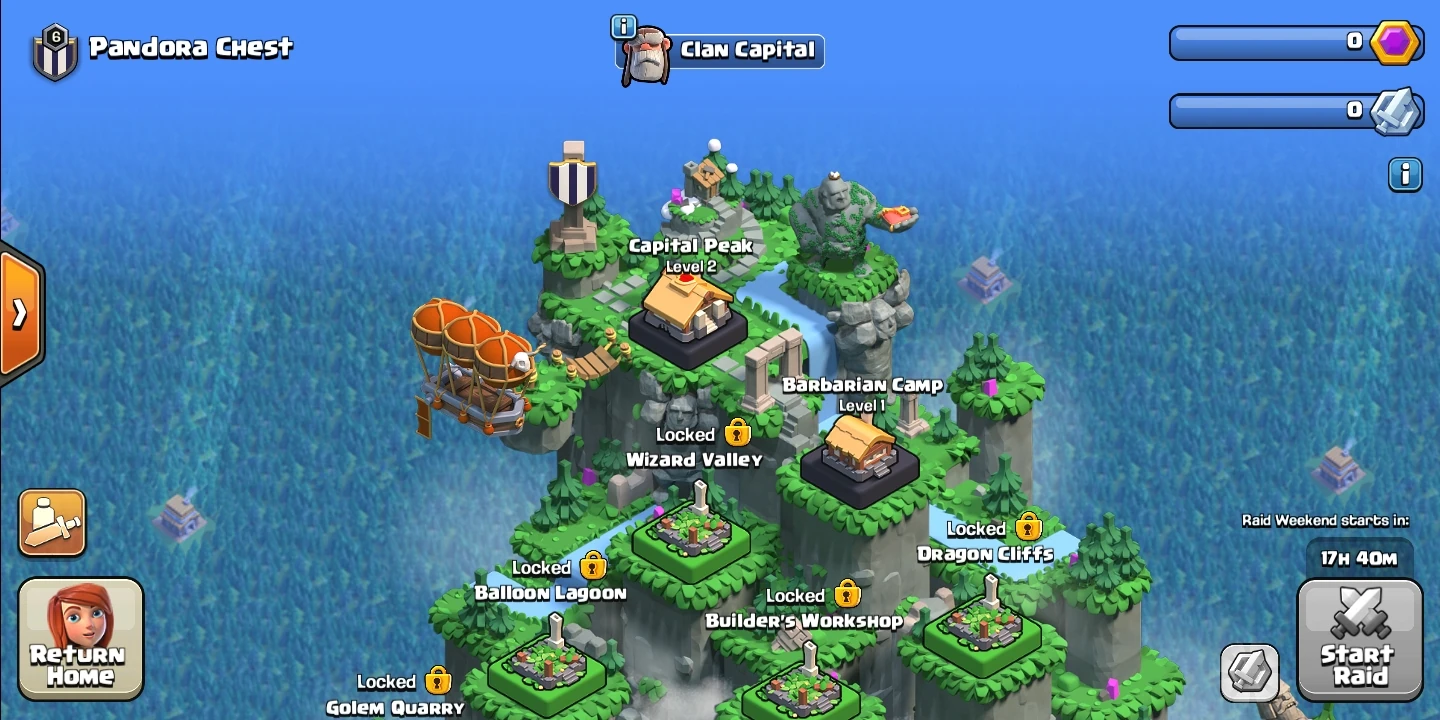
Task: Tap the lock icon on Dragon Cliffs
Action: click(x=1028, y=526)
